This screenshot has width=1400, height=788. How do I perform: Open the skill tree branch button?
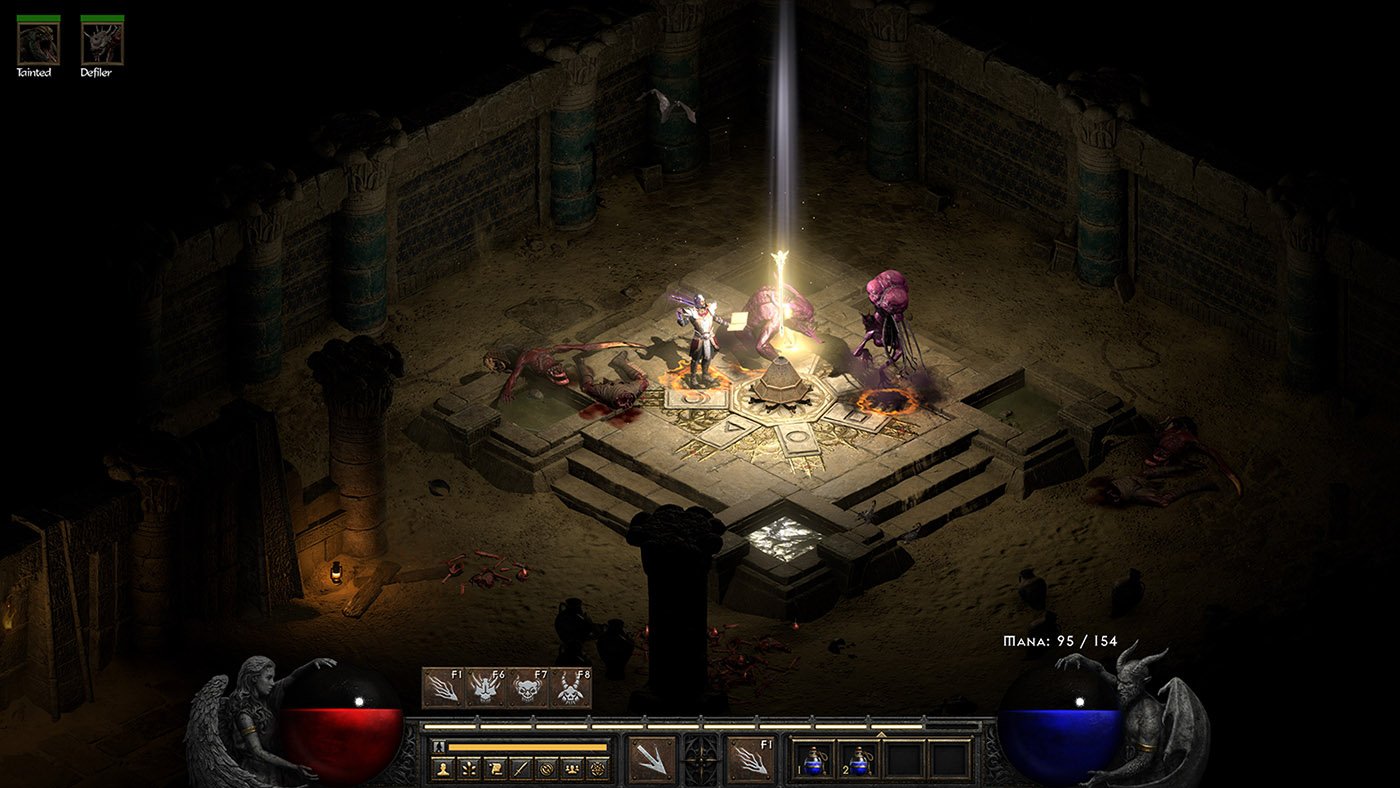(x=469, y=769)
